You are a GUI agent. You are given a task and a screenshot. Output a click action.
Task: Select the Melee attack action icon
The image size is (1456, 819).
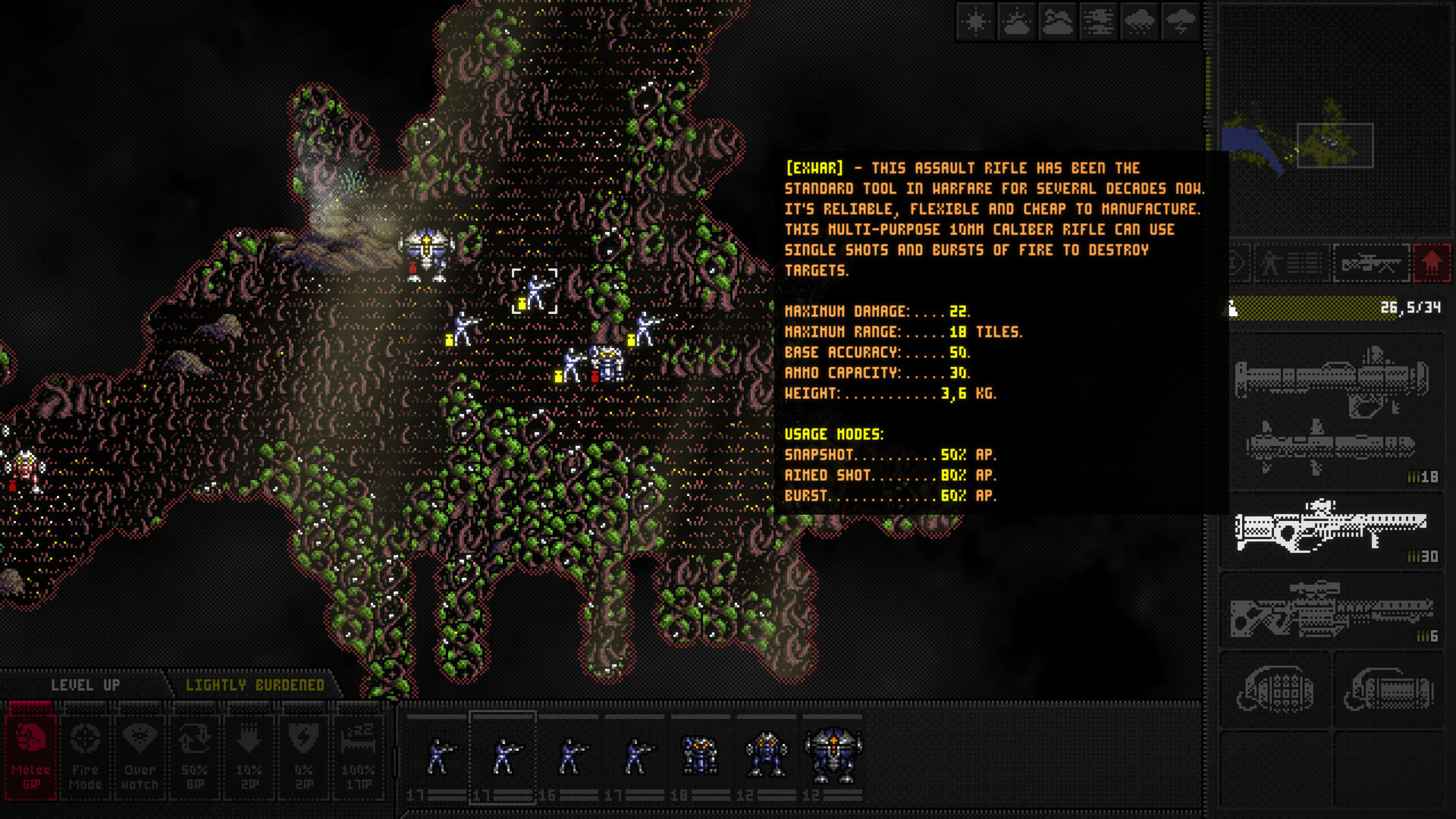pos(30,755)
